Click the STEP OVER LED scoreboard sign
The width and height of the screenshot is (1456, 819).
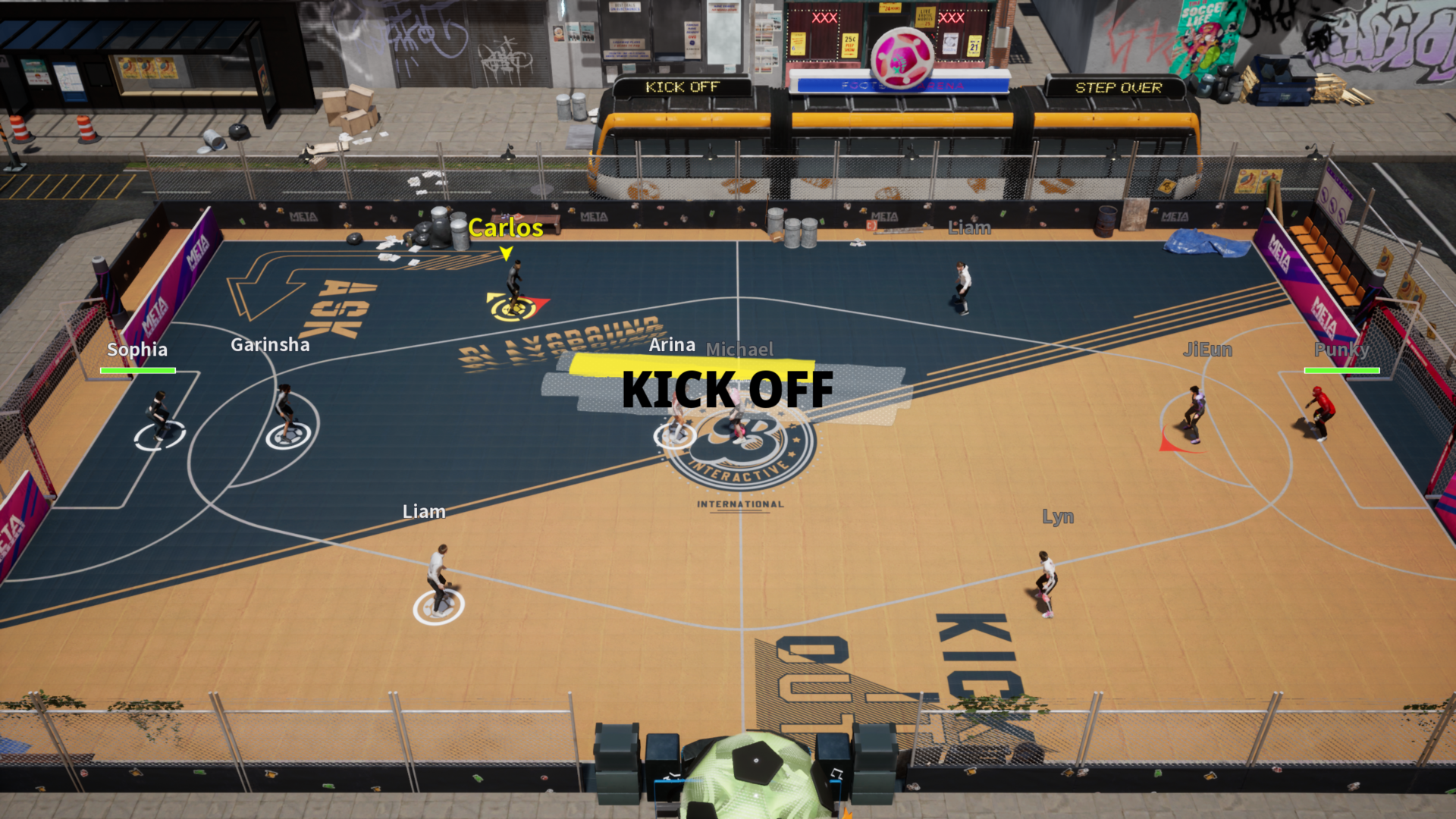coord(1117,86)
